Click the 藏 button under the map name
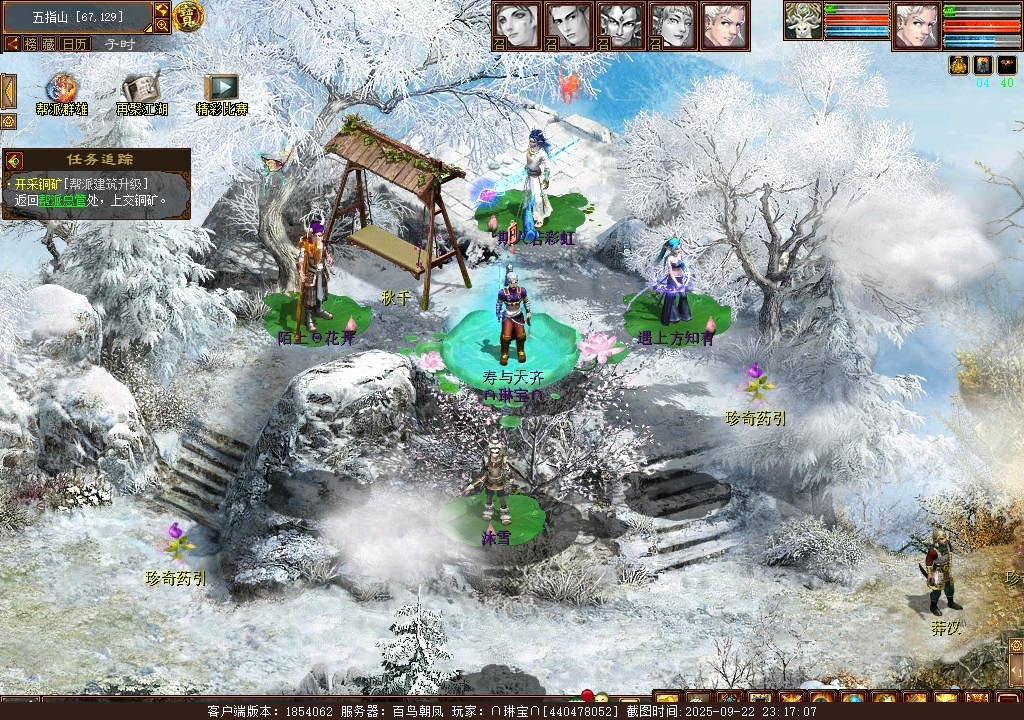 click(x=50, y=44)
